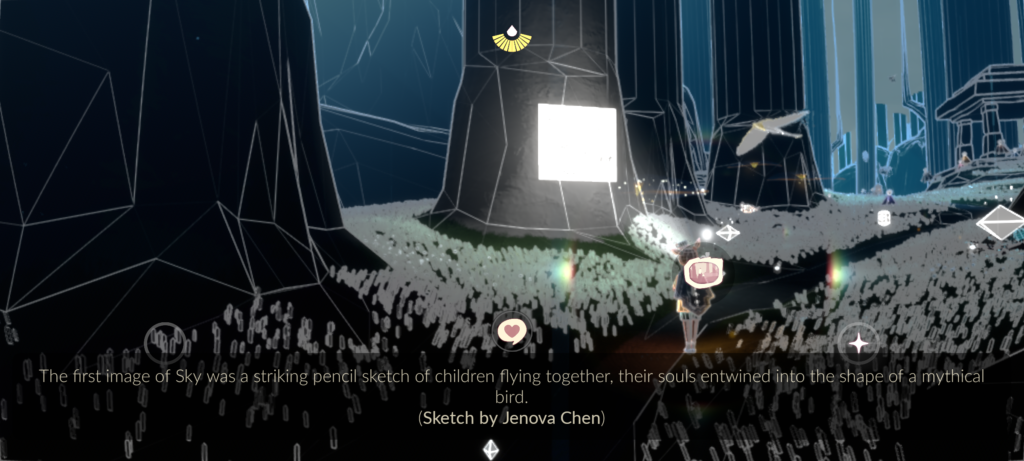
Task: Click the small diamond icon at bottom center
Action: click(x=490, y=449)
